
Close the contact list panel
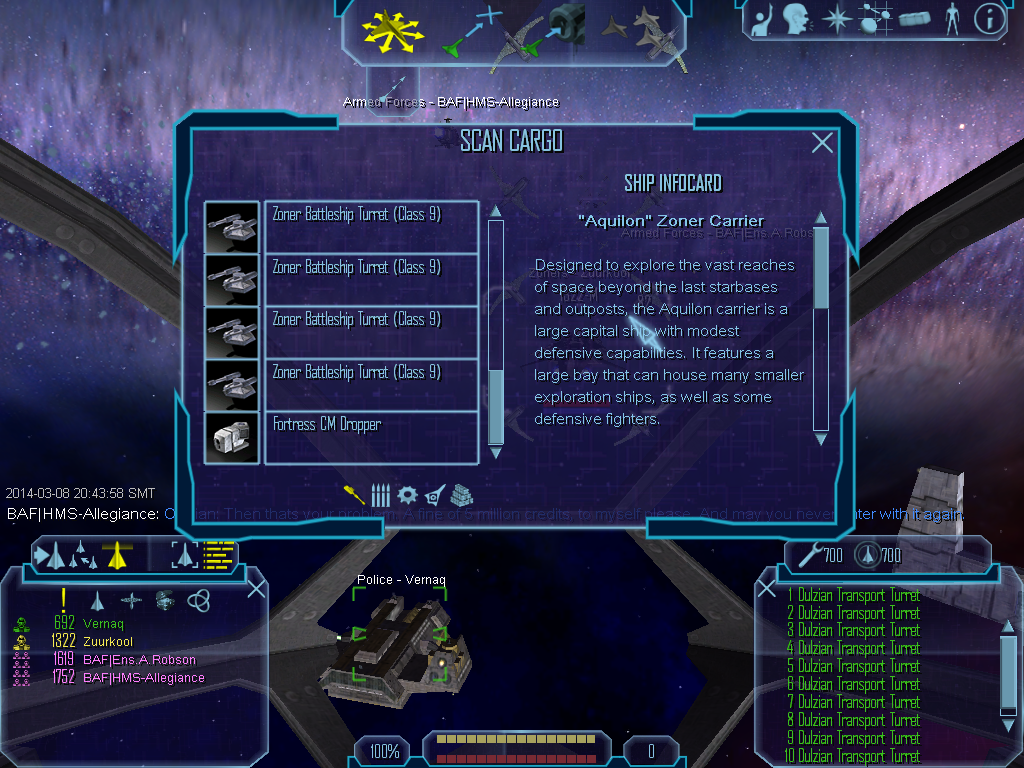point(256,588)
